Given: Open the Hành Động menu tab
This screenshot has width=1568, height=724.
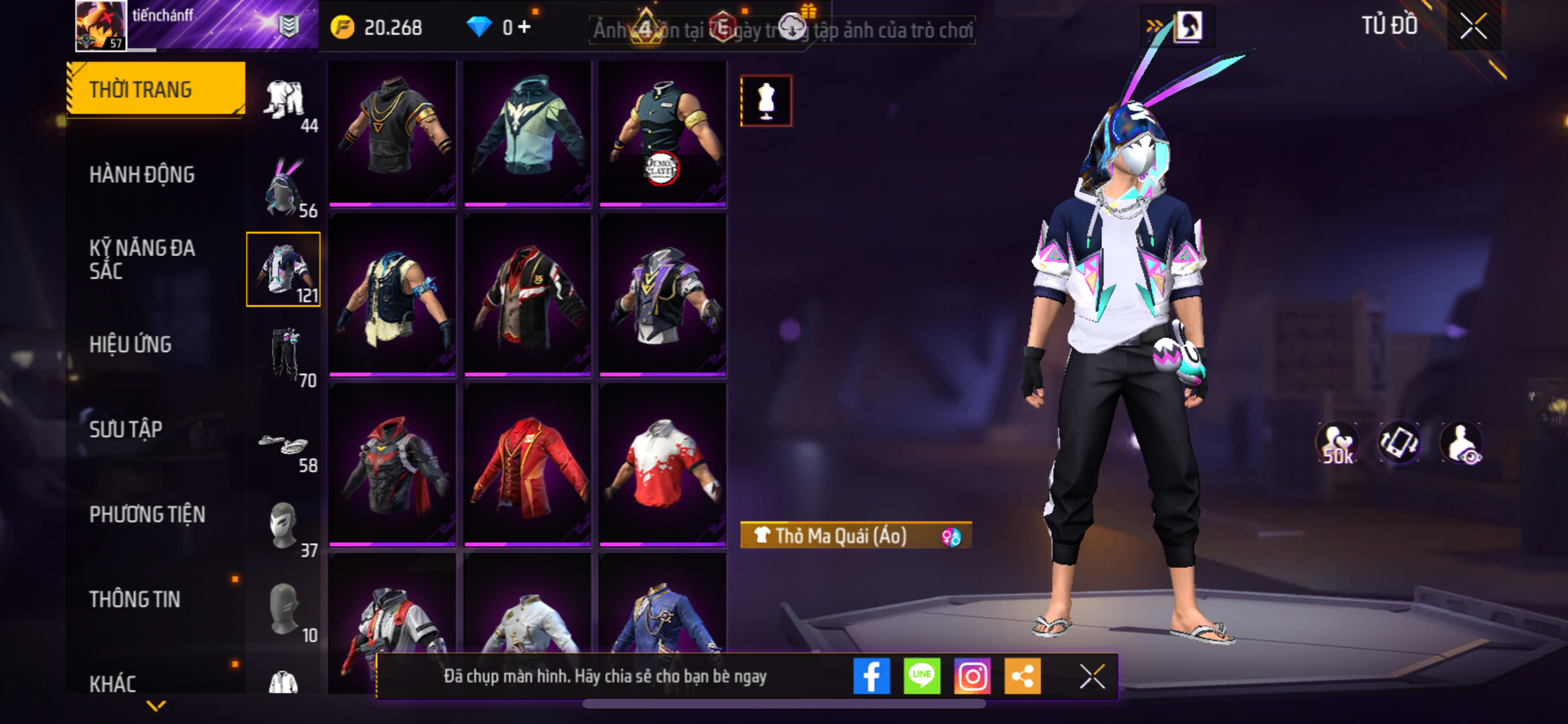Looking at the screenshot, I should click(142, 174).
